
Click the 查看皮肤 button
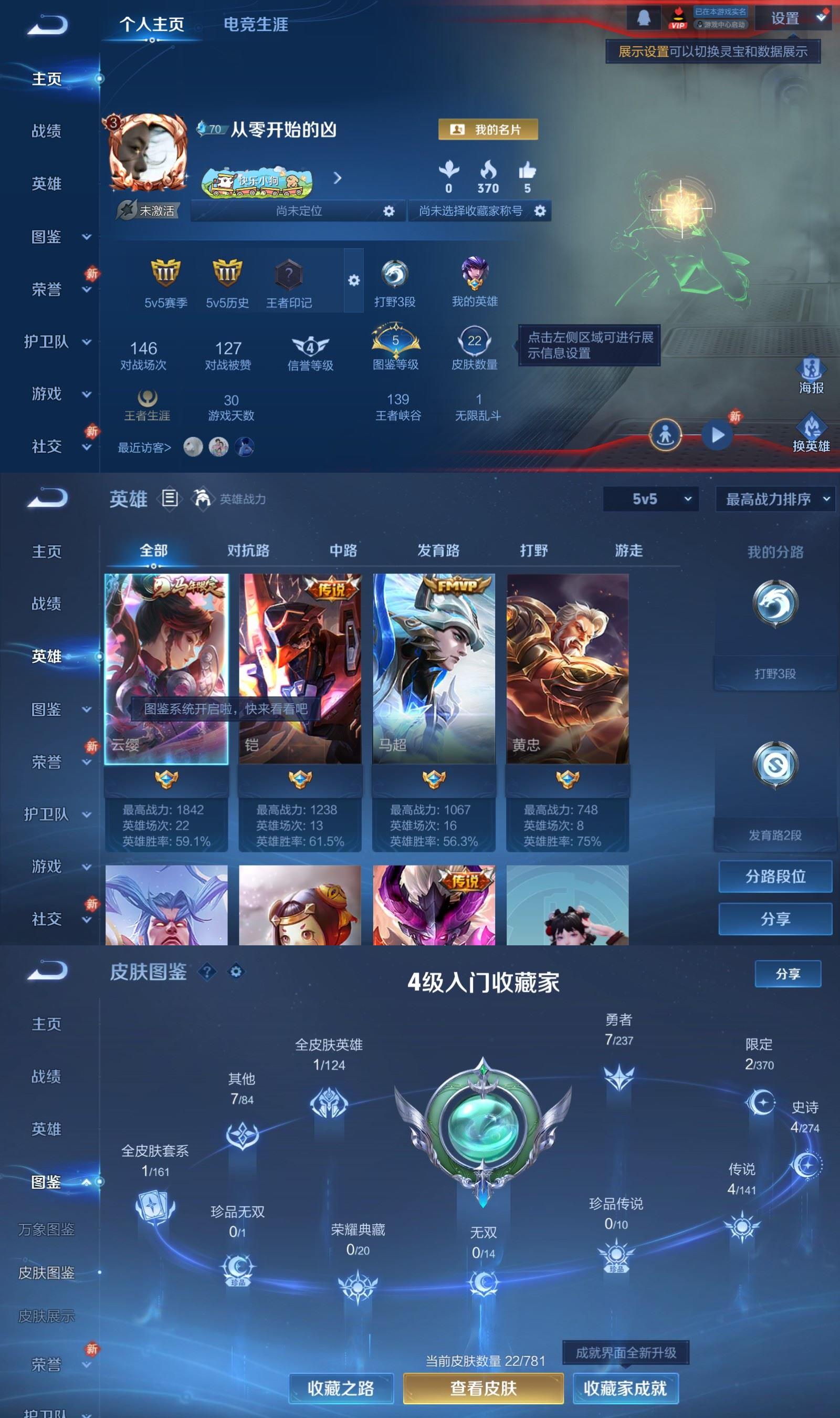[x=483, y=1388]
